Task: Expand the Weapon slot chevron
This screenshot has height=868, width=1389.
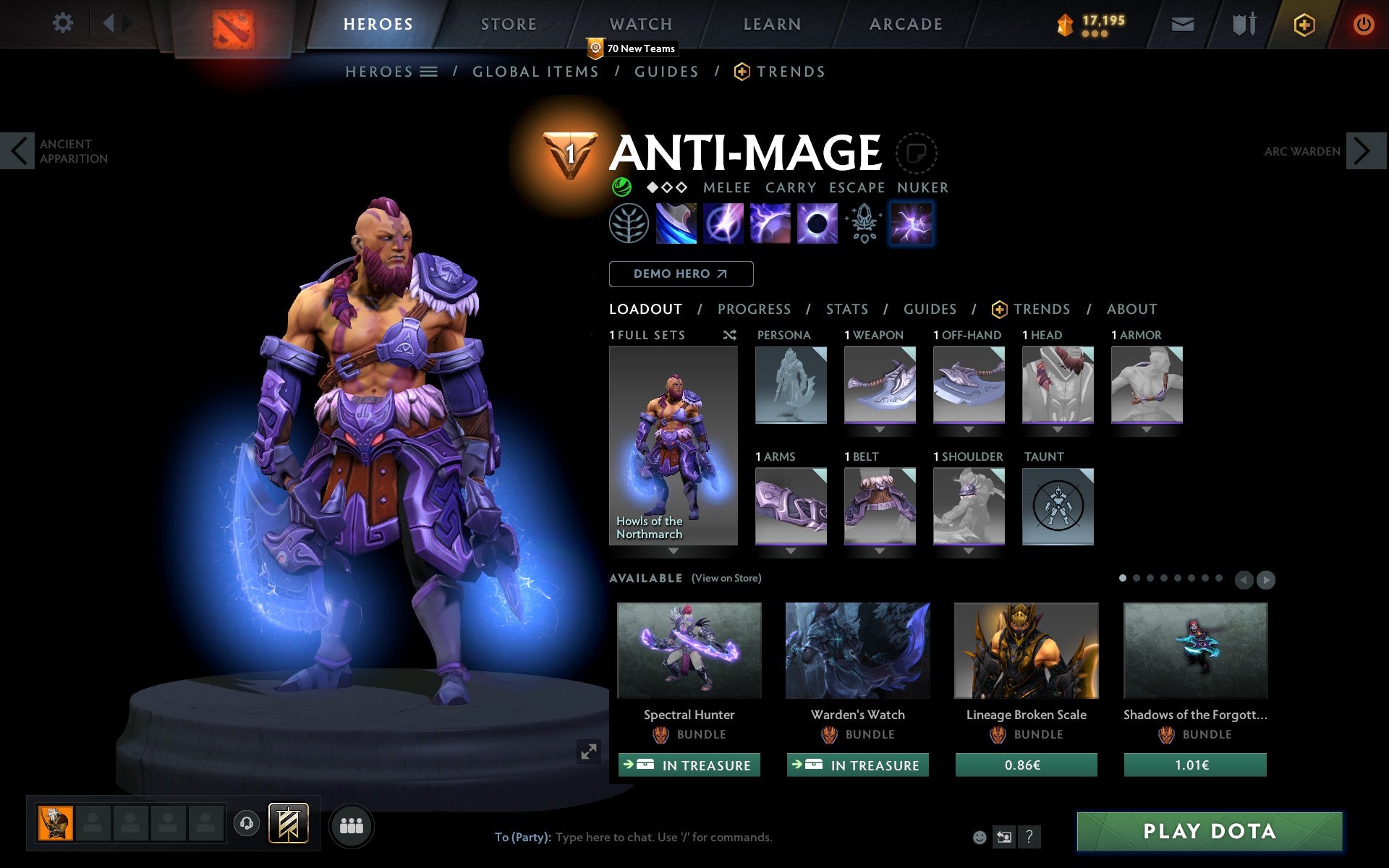Action: point(879,428)
